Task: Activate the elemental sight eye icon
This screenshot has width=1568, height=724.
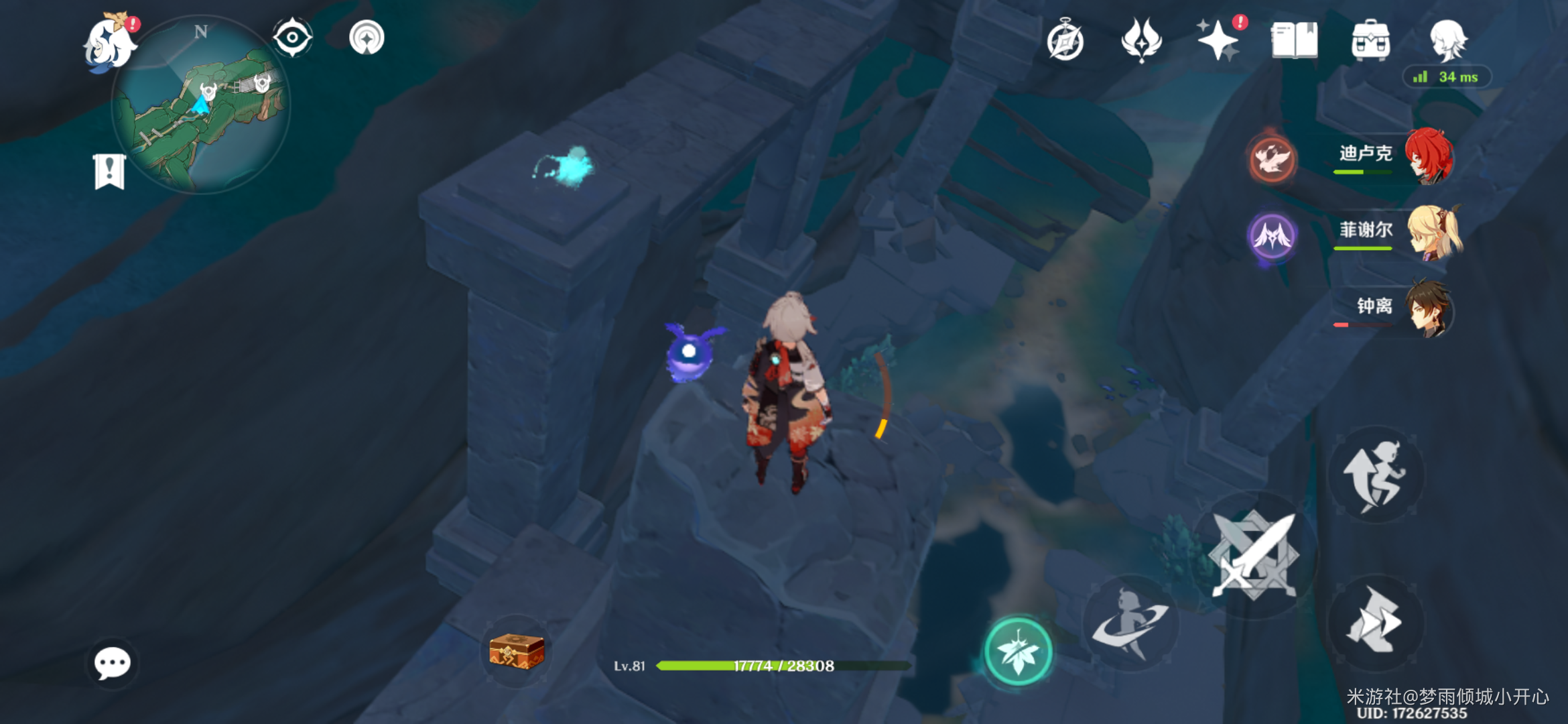Action: pos(293,38)
